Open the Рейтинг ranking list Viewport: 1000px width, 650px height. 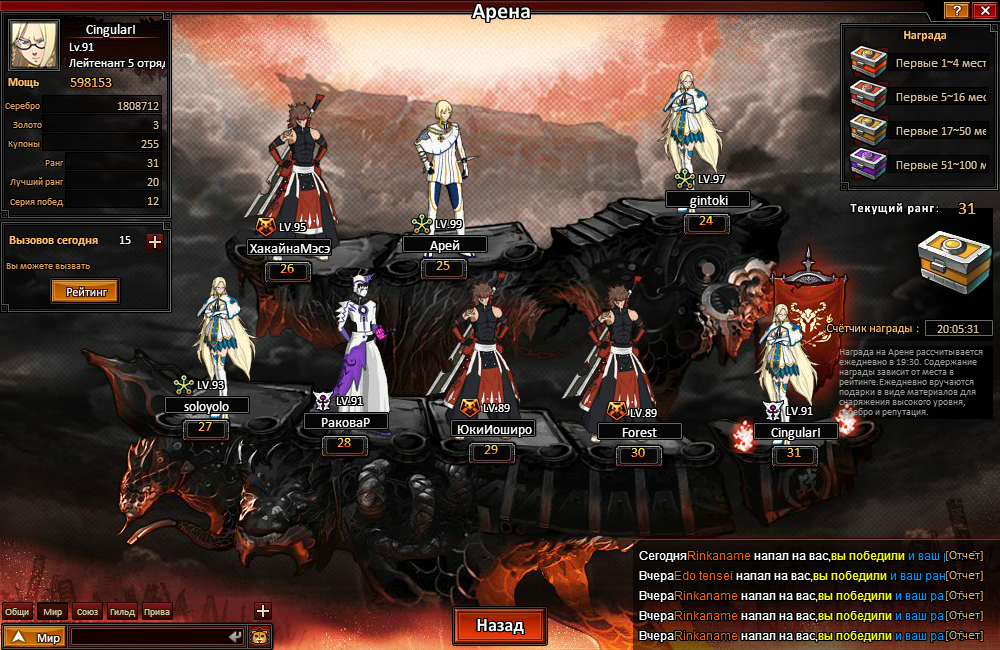click(85, 291)
